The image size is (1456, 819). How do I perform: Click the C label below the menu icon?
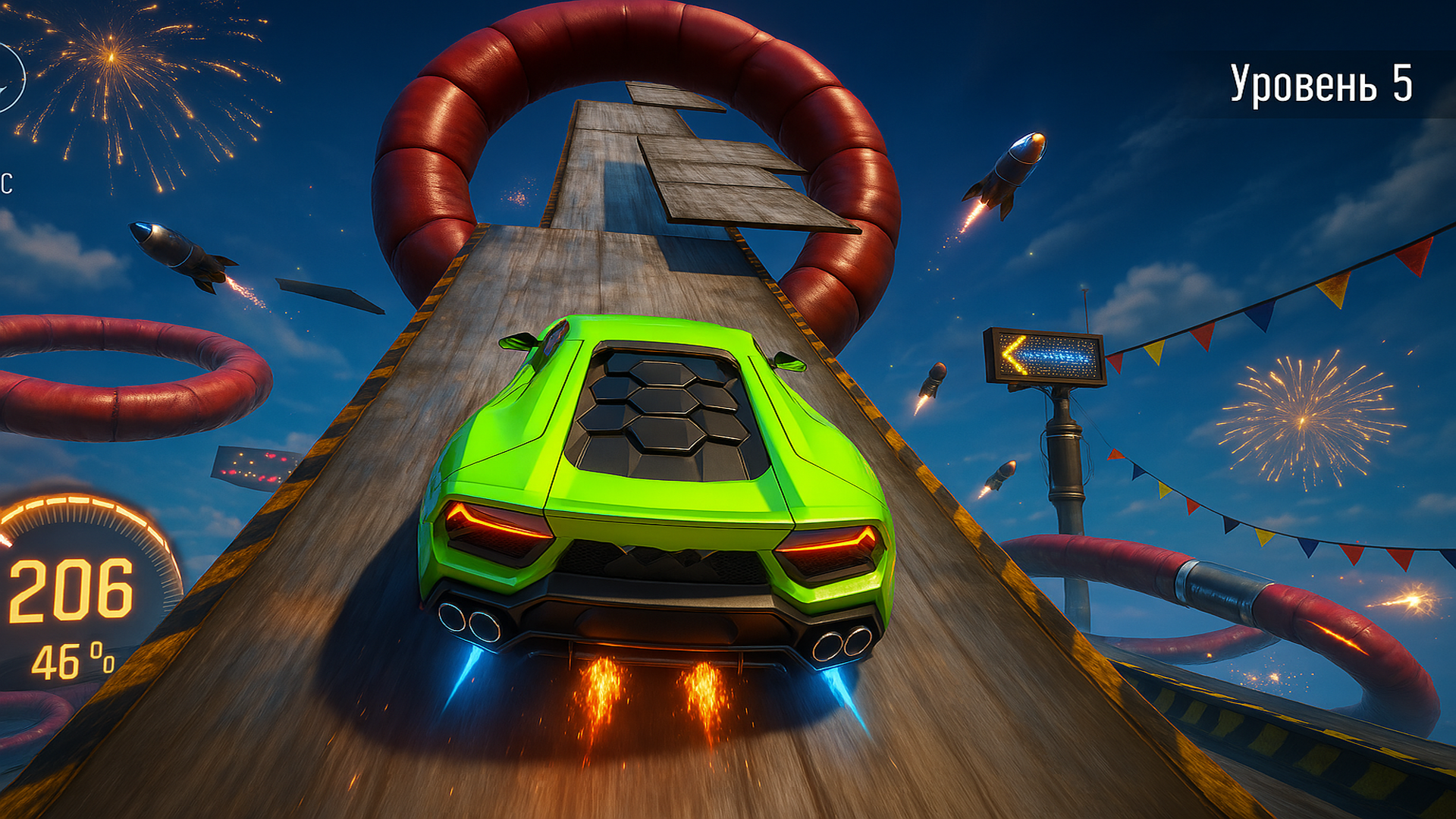pyautogui.click(x=6, y=182)
